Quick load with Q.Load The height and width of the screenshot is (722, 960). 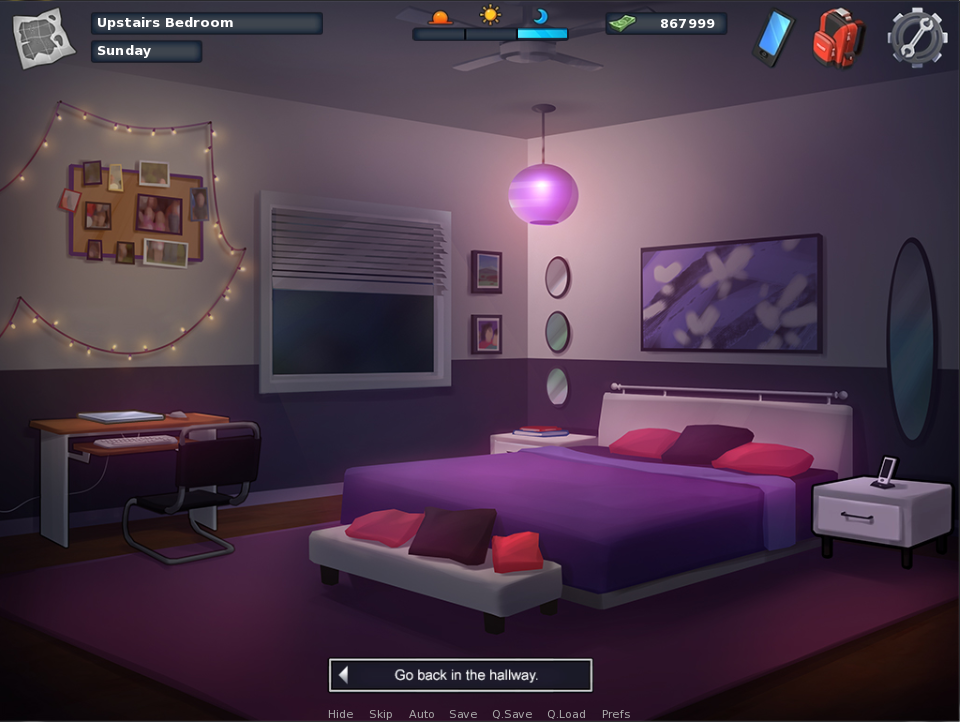click(x=566, y=714)
